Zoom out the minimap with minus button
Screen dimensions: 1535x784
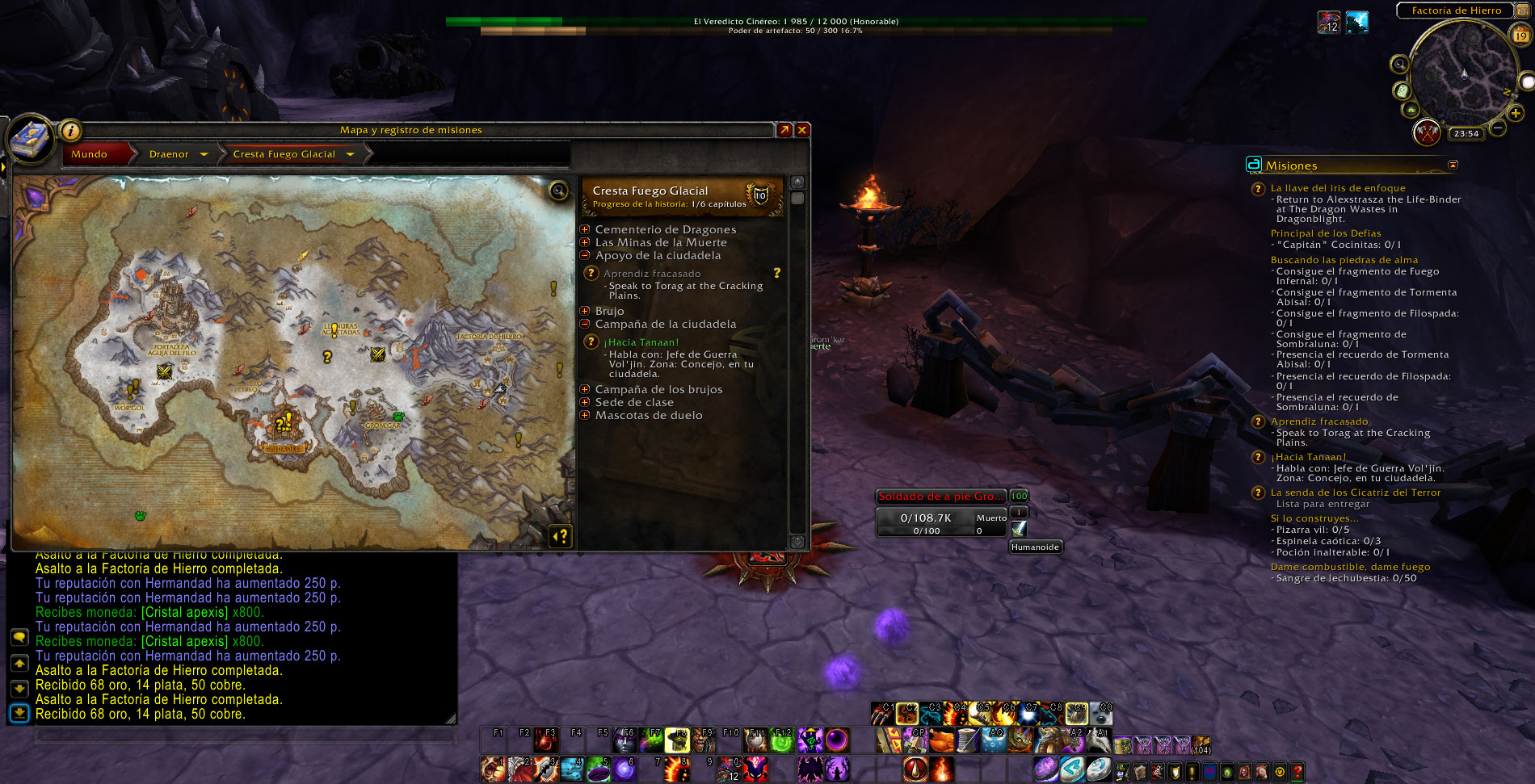pos(1498,128)
